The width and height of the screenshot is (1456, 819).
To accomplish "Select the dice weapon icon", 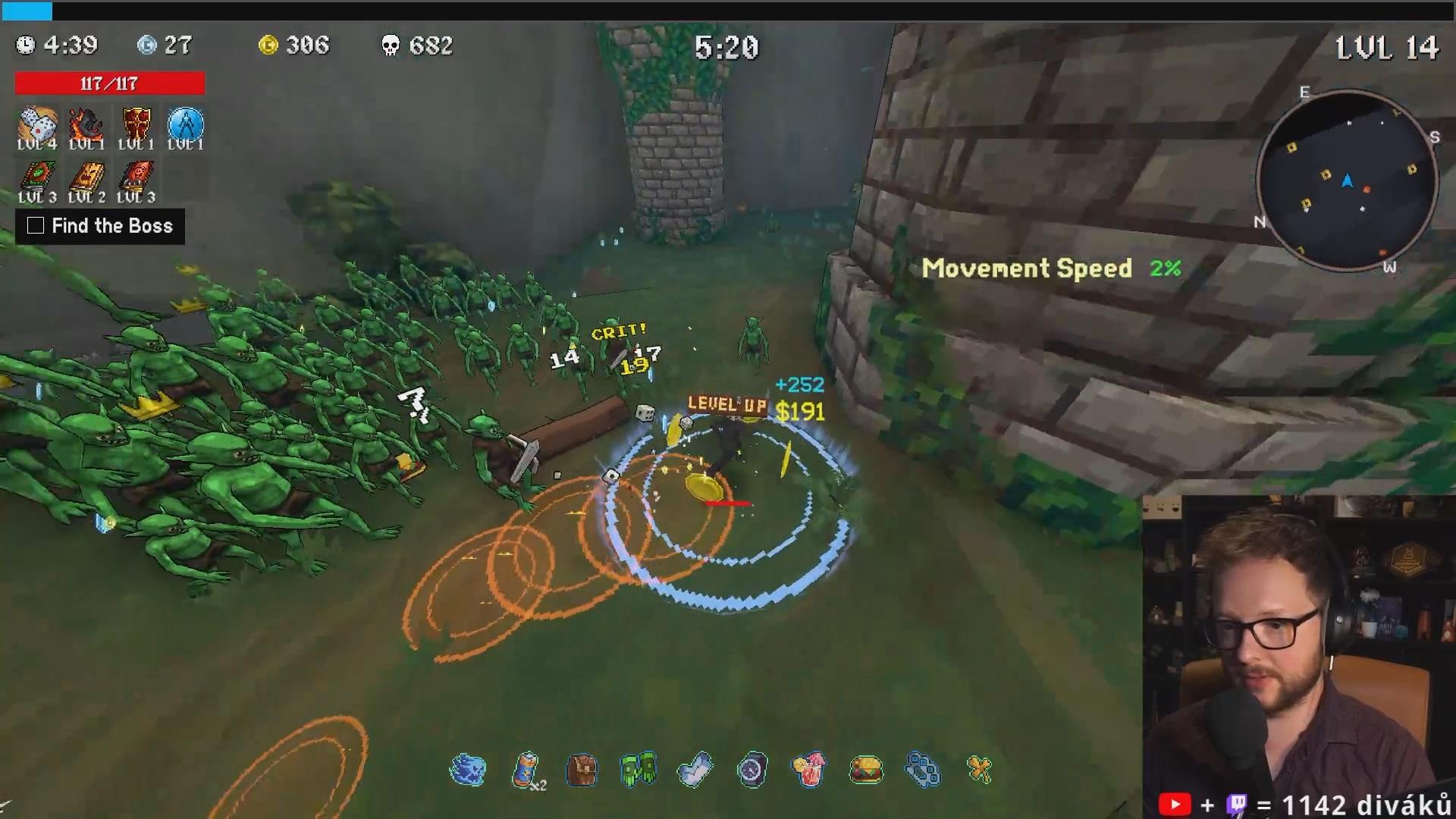I will tap(36, 124).
